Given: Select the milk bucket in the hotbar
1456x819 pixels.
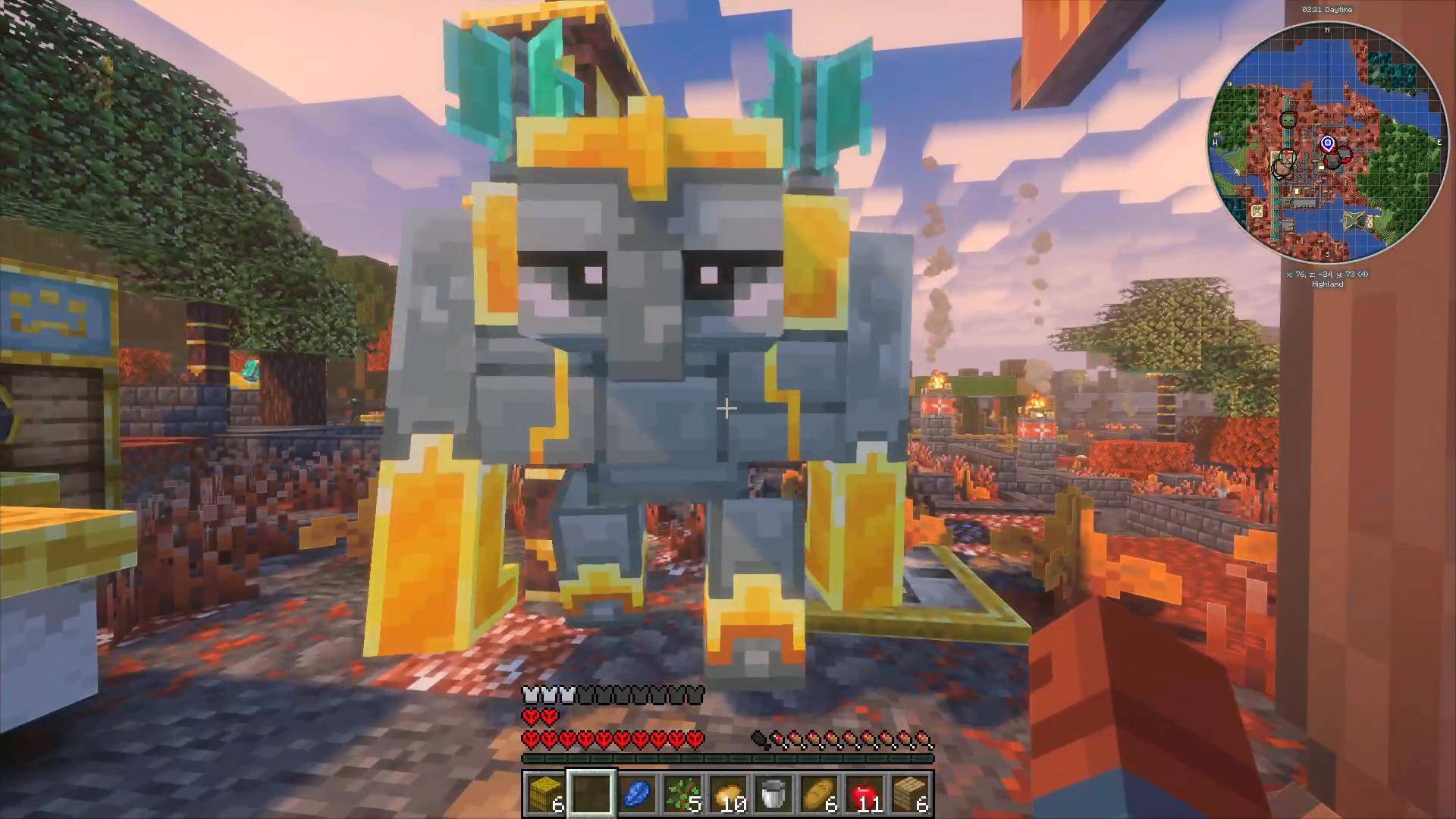Looking at the screenshot, I should [x=773, y=791].
